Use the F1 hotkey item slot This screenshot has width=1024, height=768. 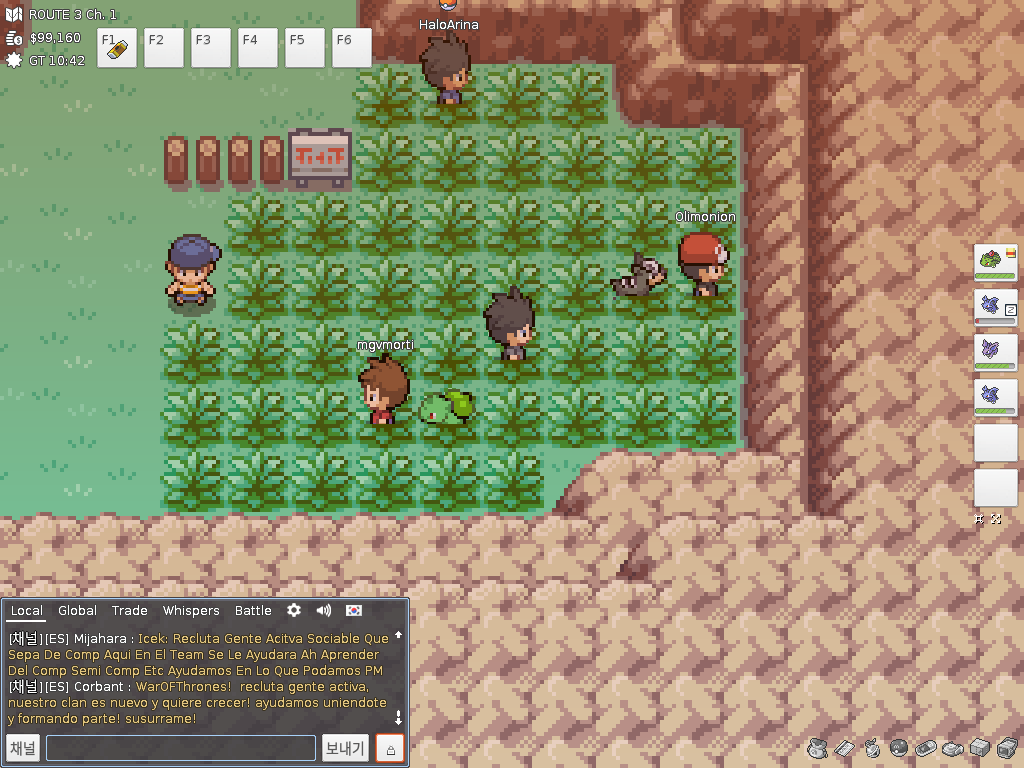pyautogui.click(x=120, y=47)
